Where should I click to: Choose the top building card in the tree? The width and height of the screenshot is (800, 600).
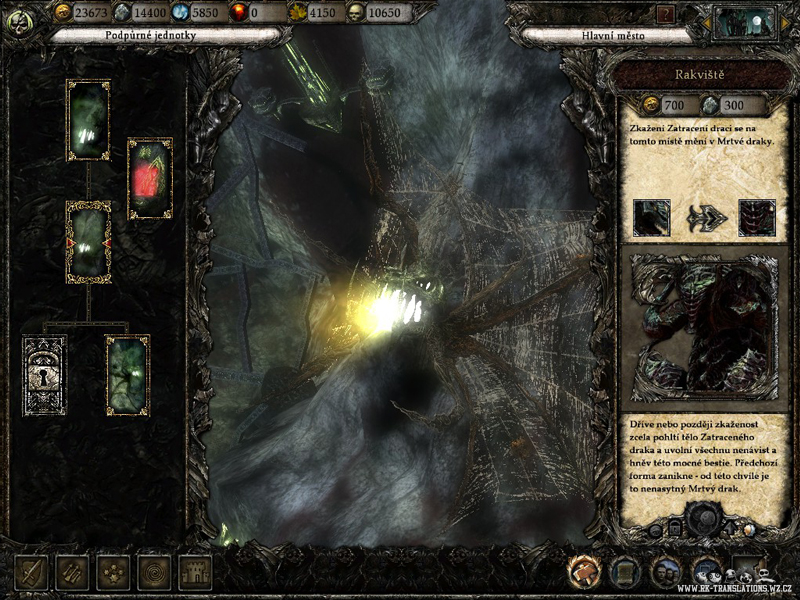(88, 120)
